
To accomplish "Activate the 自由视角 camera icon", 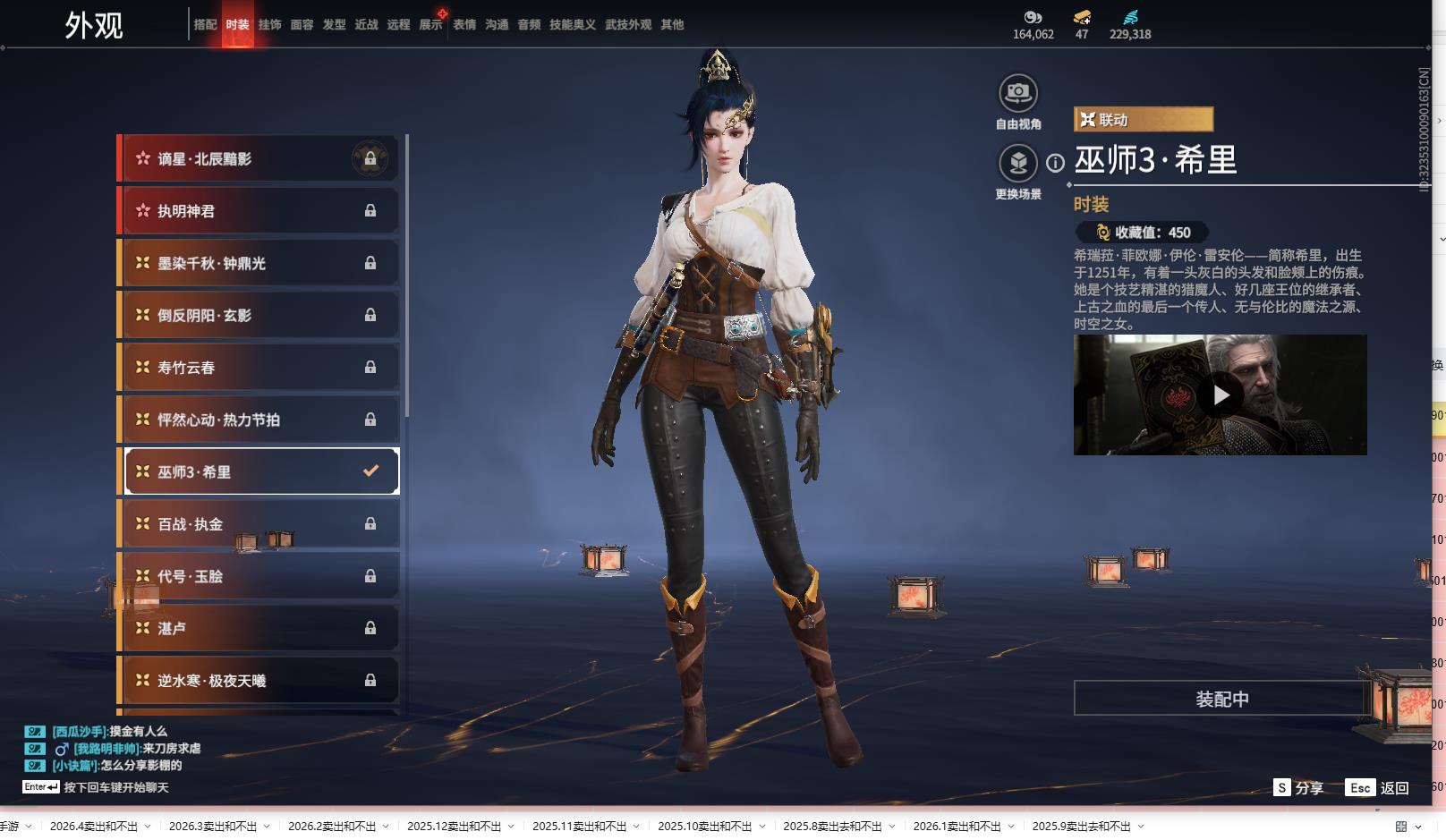I will 1017,93.
